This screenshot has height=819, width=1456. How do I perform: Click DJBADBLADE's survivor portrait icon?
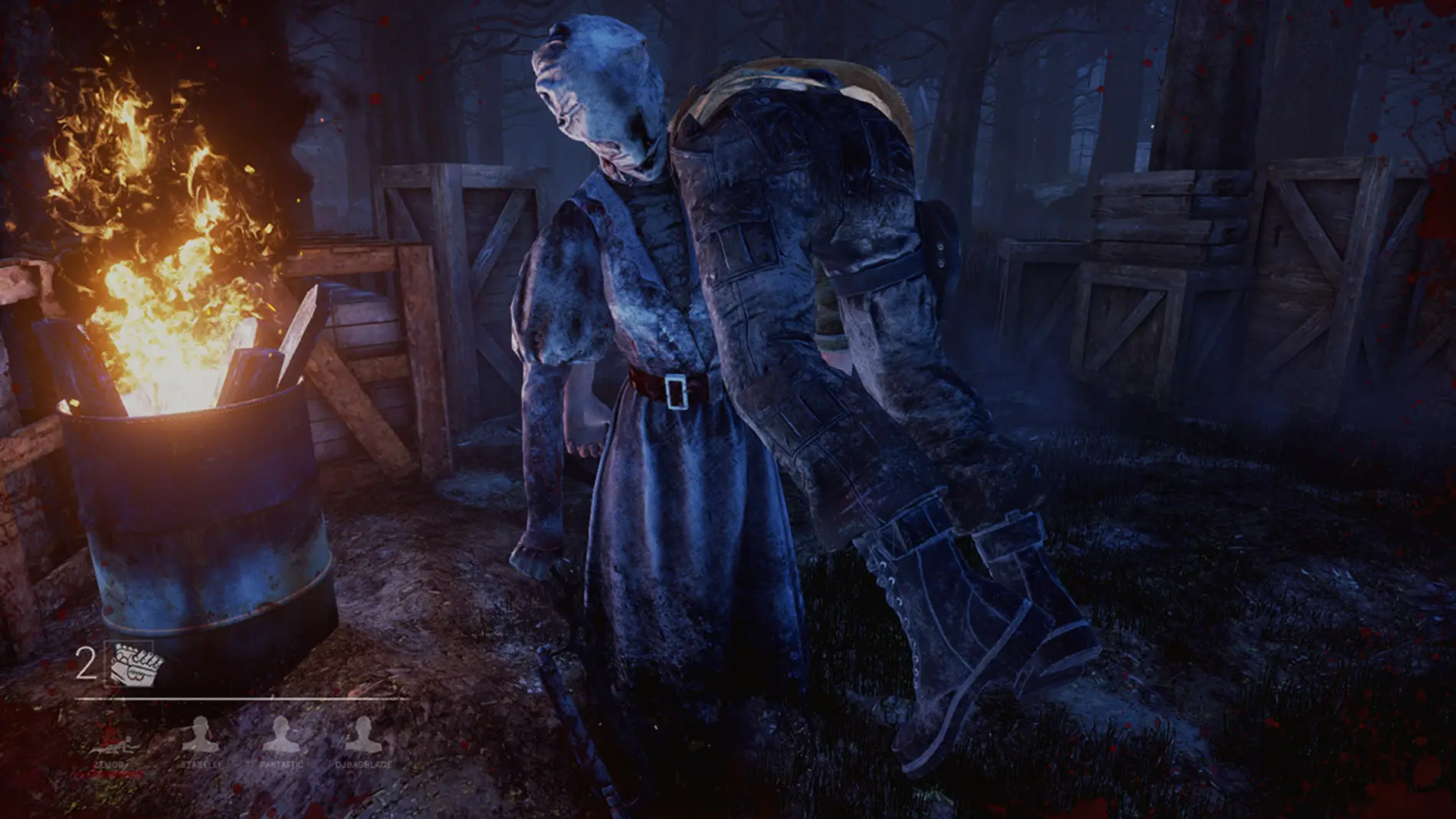point(366,733)
